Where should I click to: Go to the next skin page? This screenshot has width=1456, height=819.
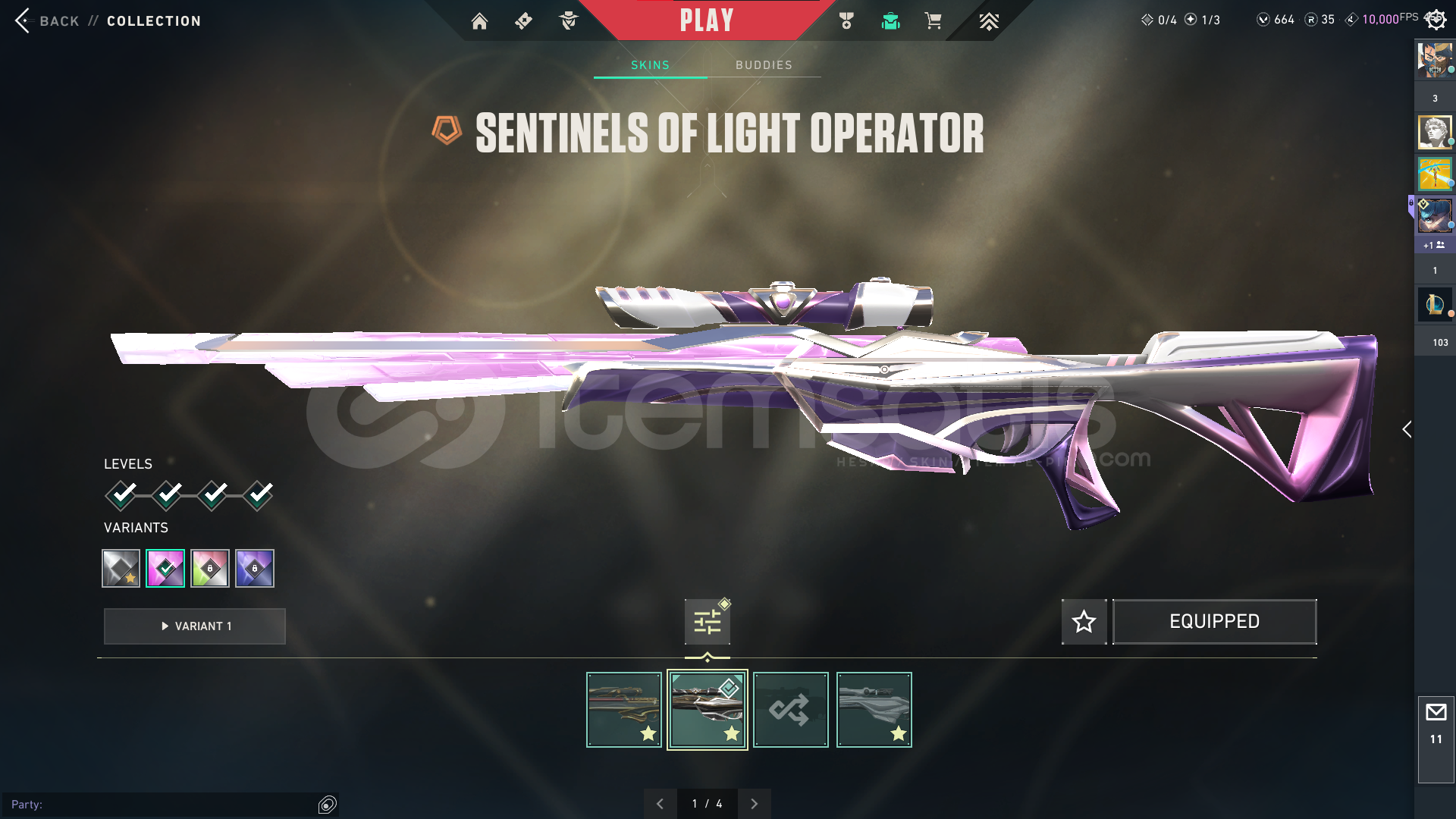tap(754, 804)
